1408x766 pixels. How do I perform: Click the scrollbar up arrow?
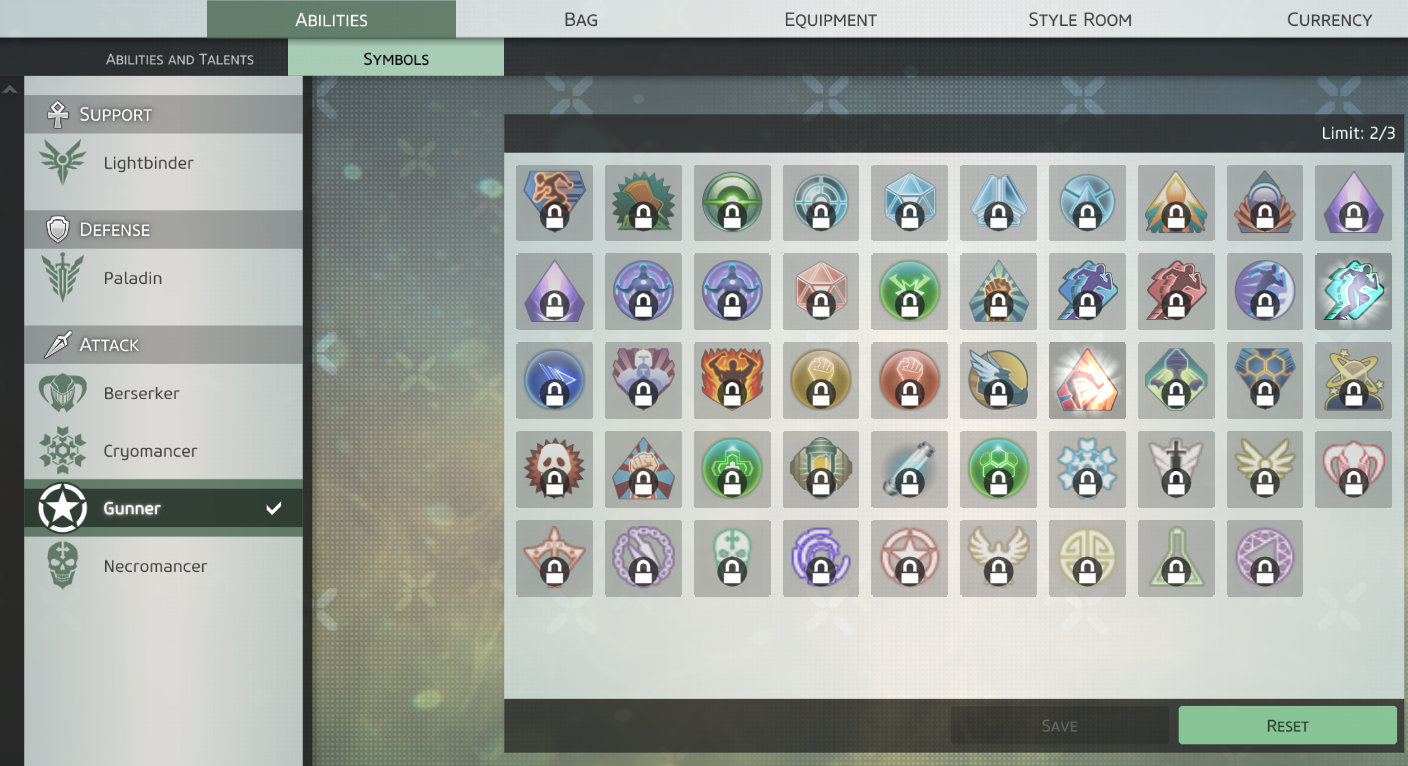(x=9, y=88)
